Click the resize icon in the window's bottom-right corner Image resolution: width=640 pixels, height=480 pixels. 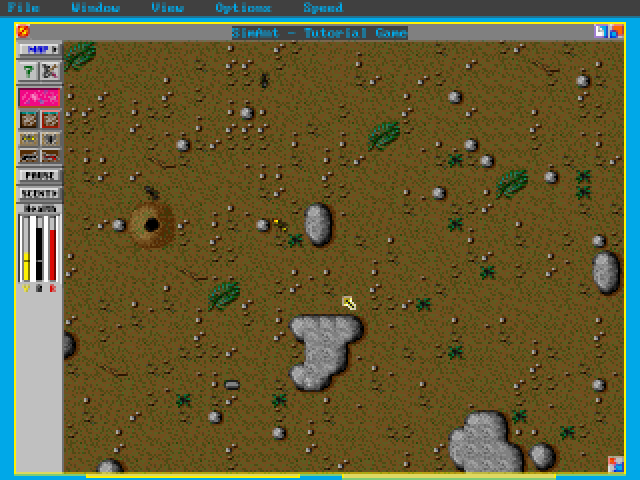coord(615,463)
